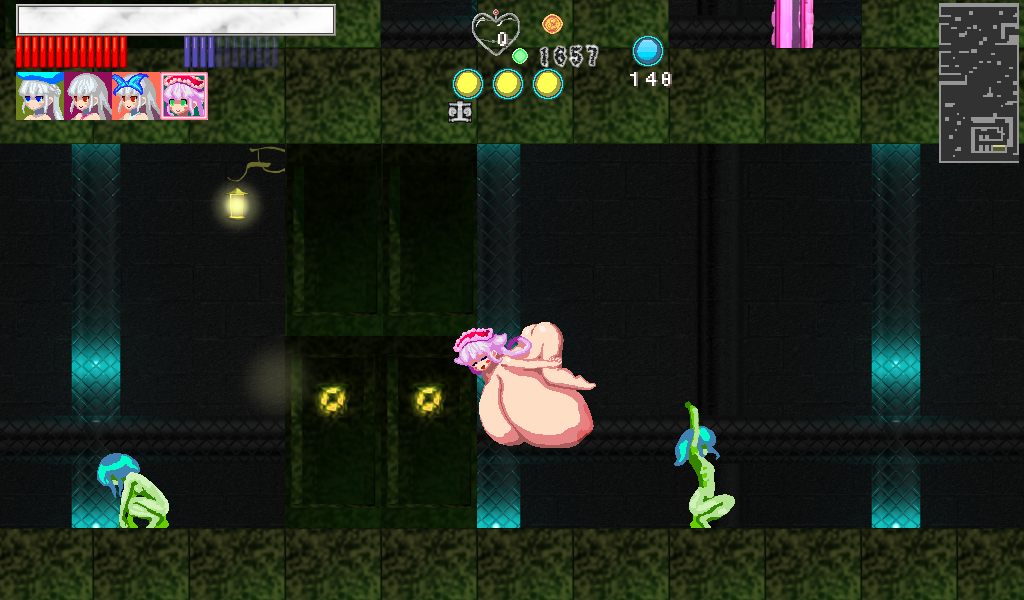Choose the red-eyed character portrait on magenta

[x=88, y=96]
